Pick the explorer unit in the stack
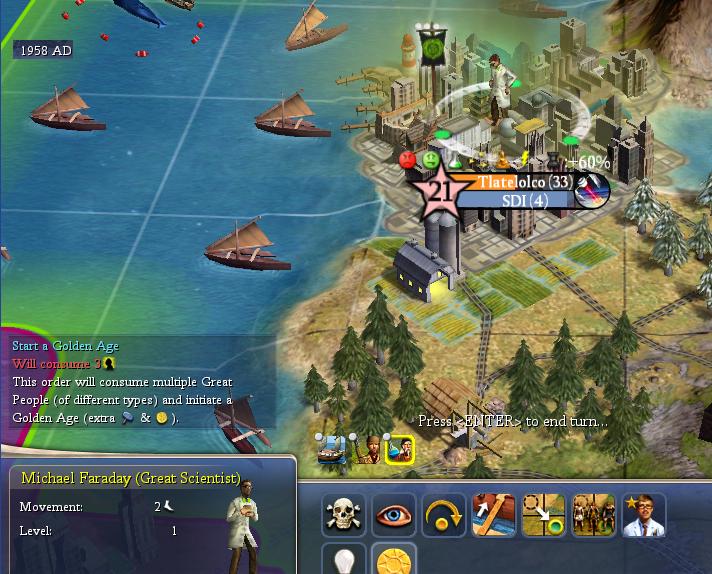Viewport: 712px width, 574px height. [x=367, y=451]
